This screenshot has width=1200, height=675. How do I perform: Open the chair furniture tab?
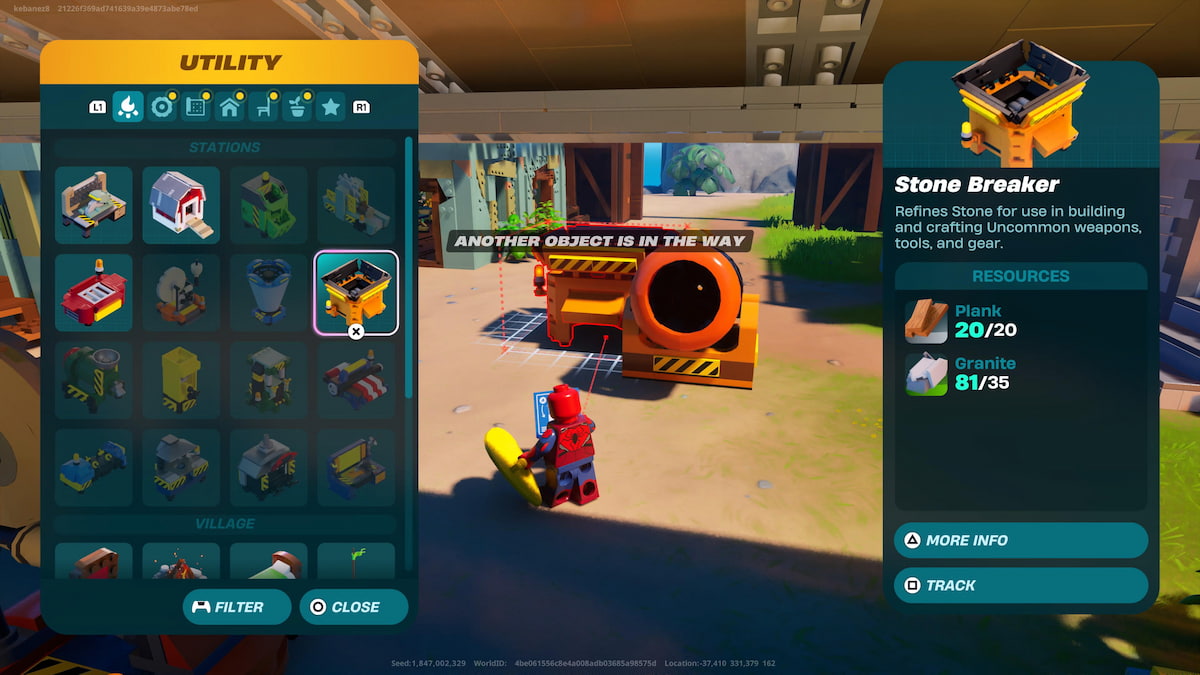point(264,107)
